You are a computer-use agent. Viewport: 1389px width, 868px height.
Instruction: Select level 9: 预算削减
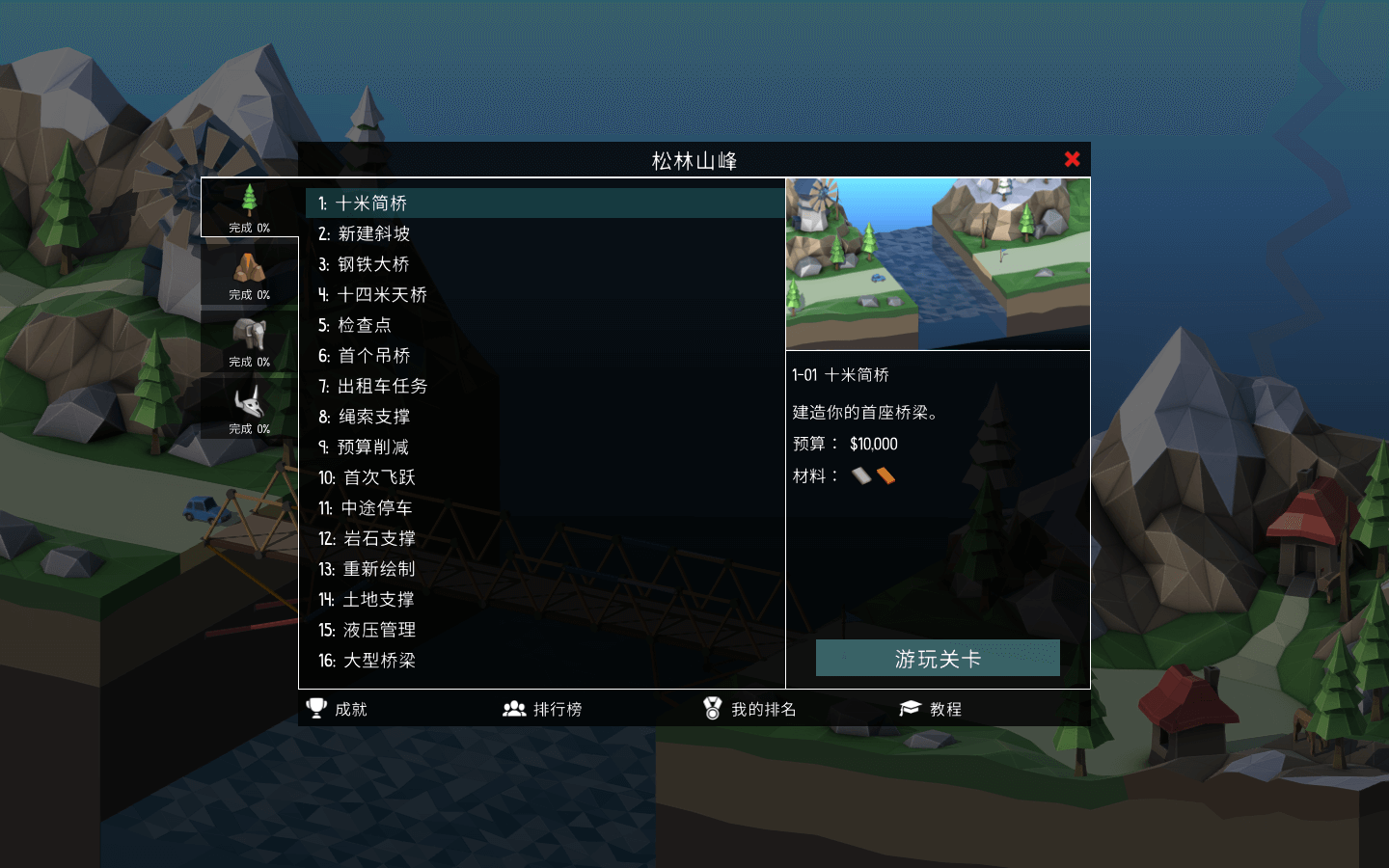365,448
